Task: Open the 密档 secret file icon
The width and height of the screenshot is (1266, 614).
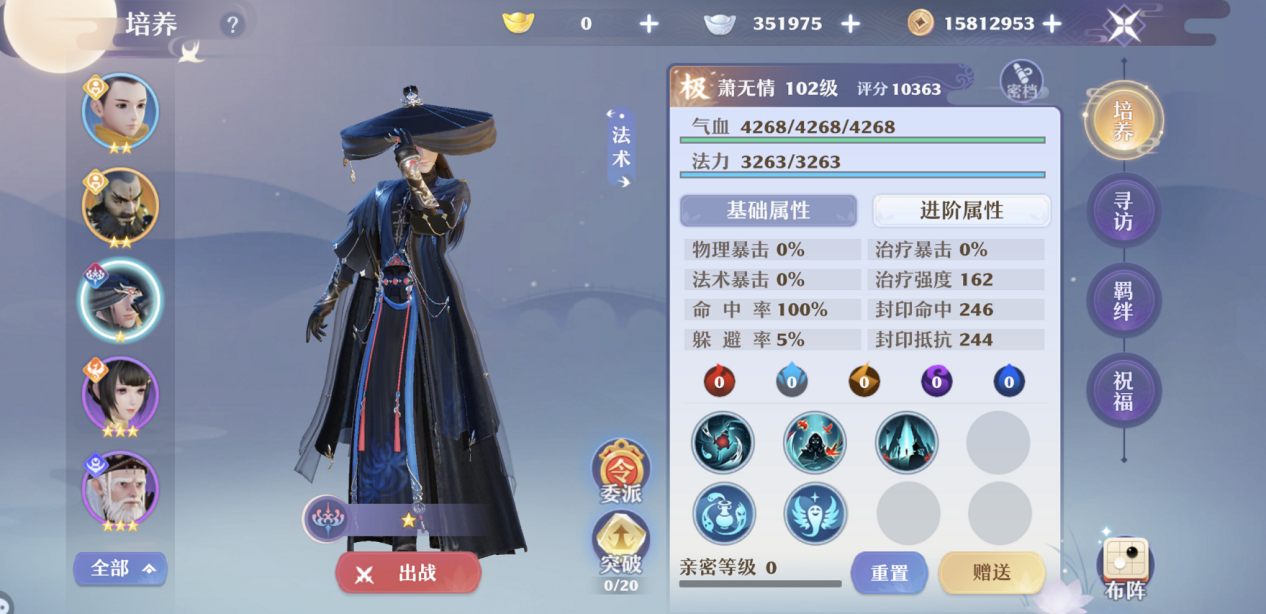Action: pos(1021,82)
